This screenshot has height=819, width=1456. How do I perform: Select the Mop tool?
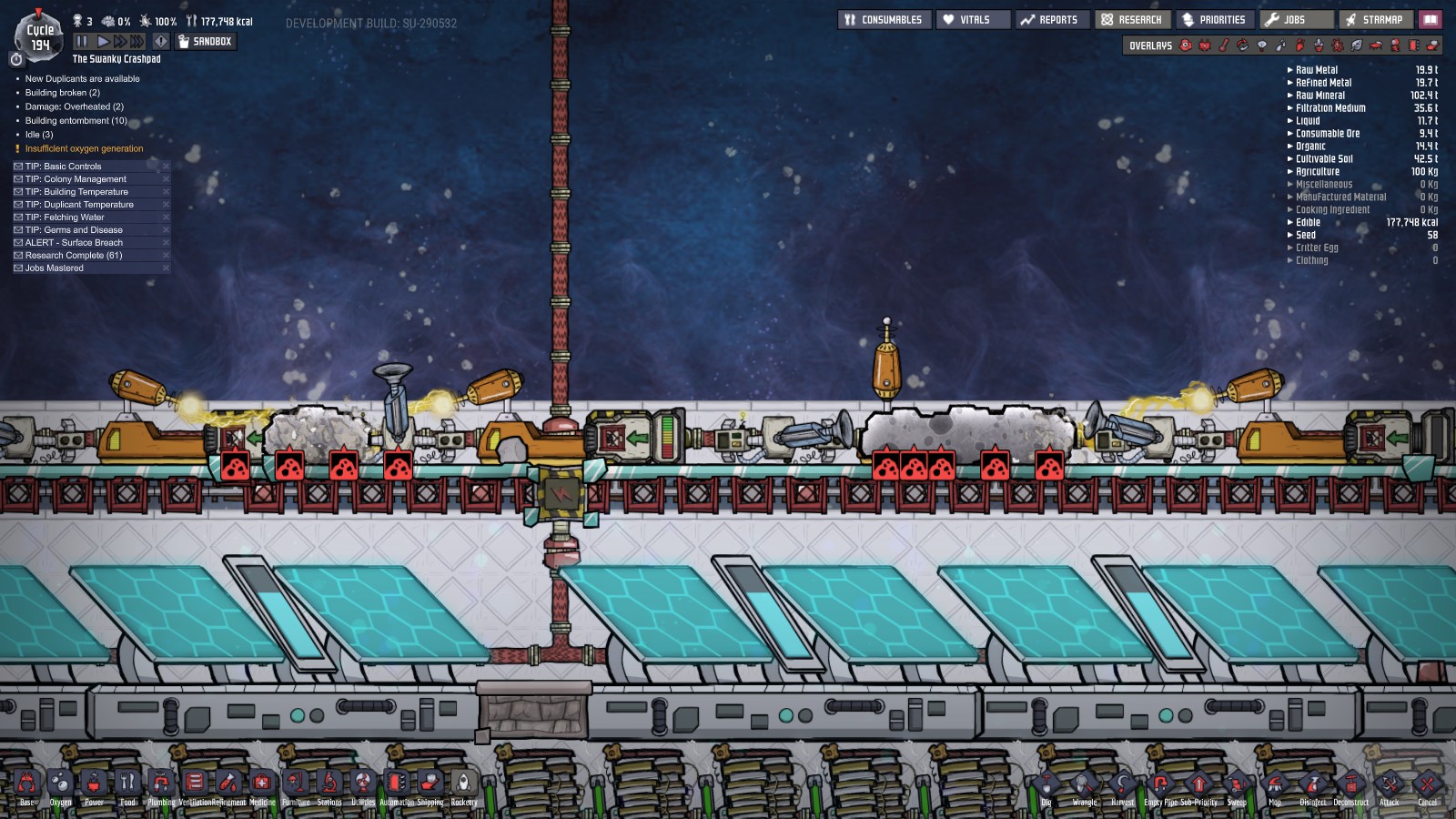pos(1274,784)
